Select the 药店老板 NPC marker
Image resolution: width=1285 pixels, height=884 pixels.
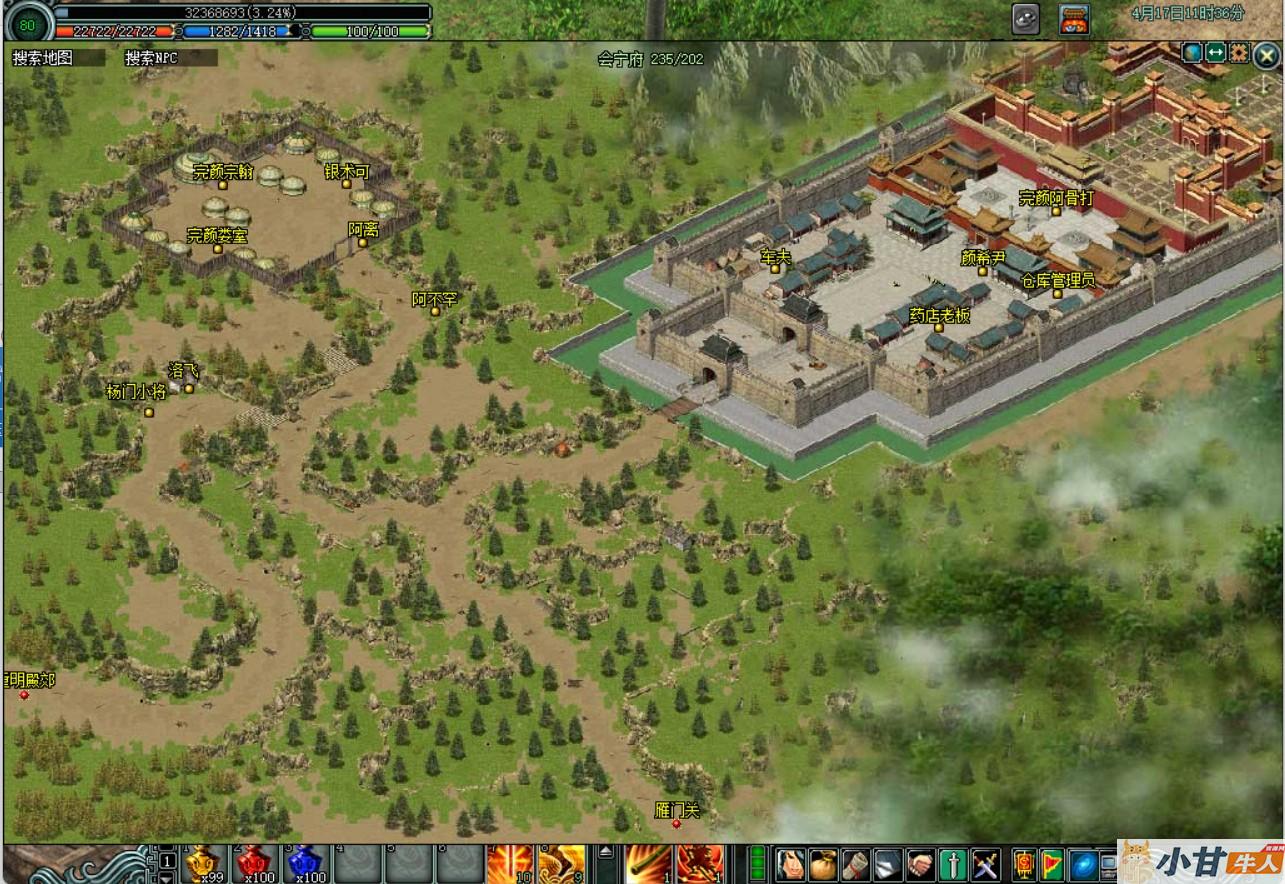point(938,327)
